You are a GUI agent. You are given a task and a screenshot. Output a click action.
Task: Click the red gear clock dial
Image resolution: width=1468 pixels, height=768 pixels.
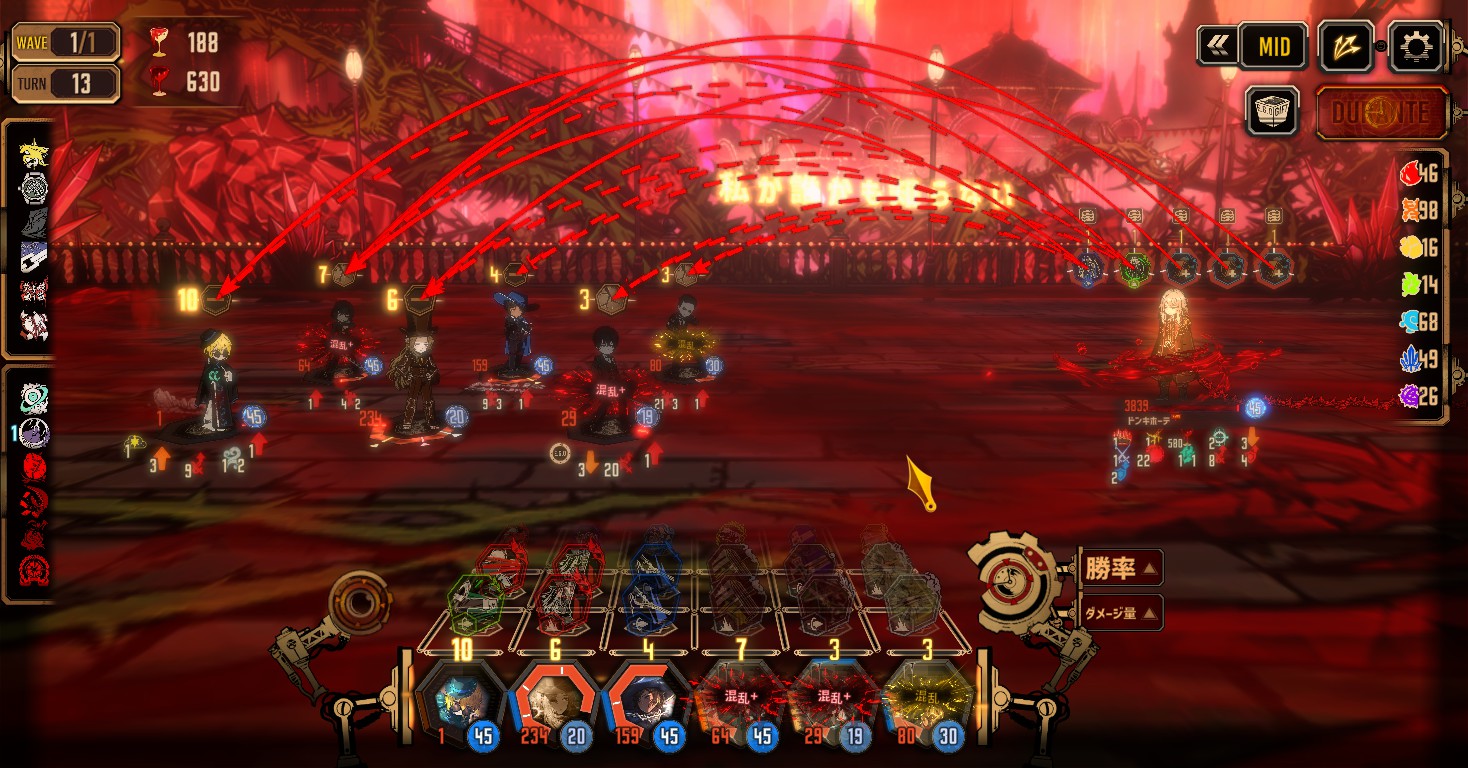click(1014, 583)
